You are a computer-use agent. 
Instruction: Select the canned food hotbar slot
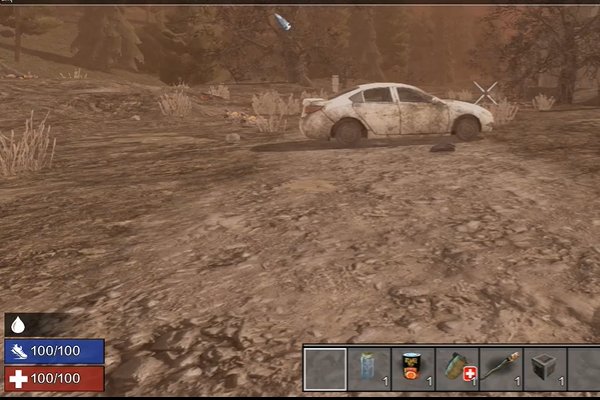(x=413, y=368)
